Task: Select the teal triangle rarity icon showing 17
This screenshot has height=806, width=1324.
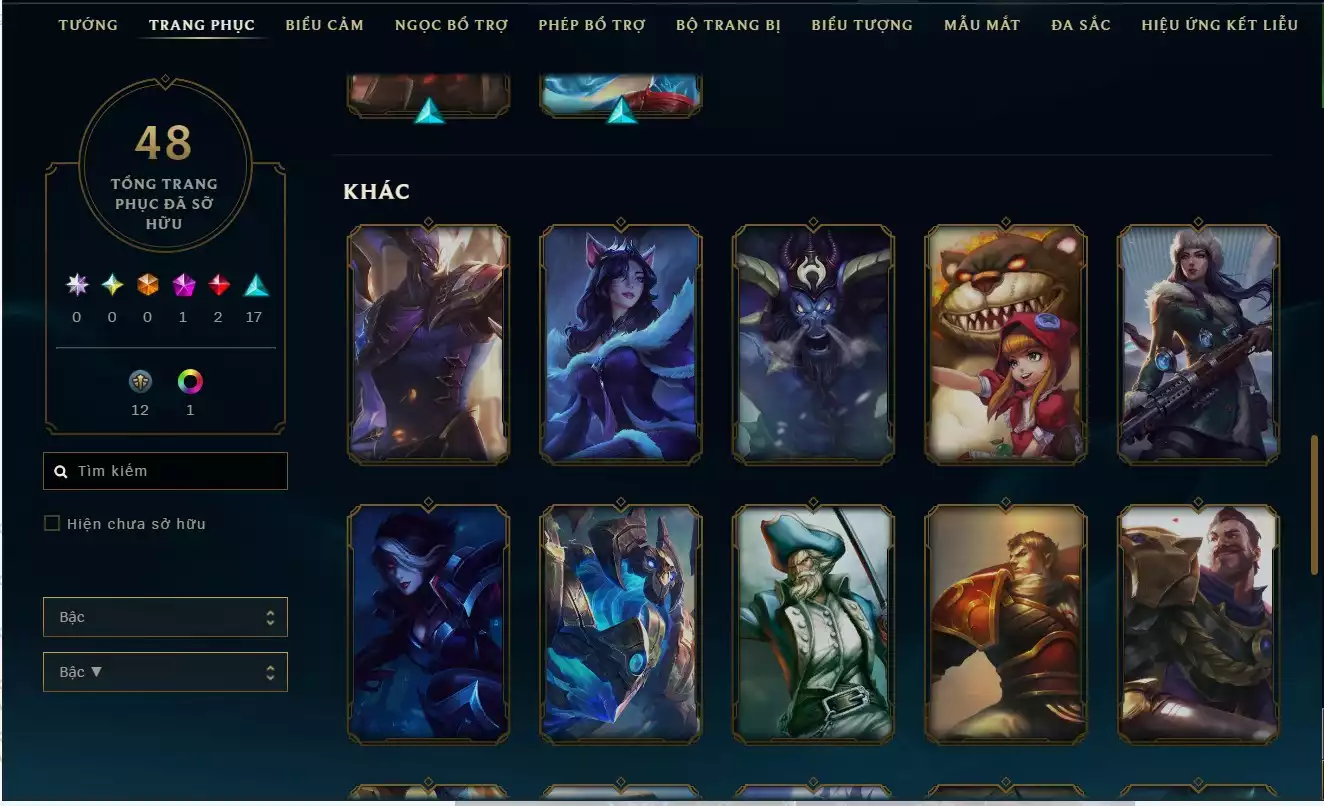Action: 254,285
